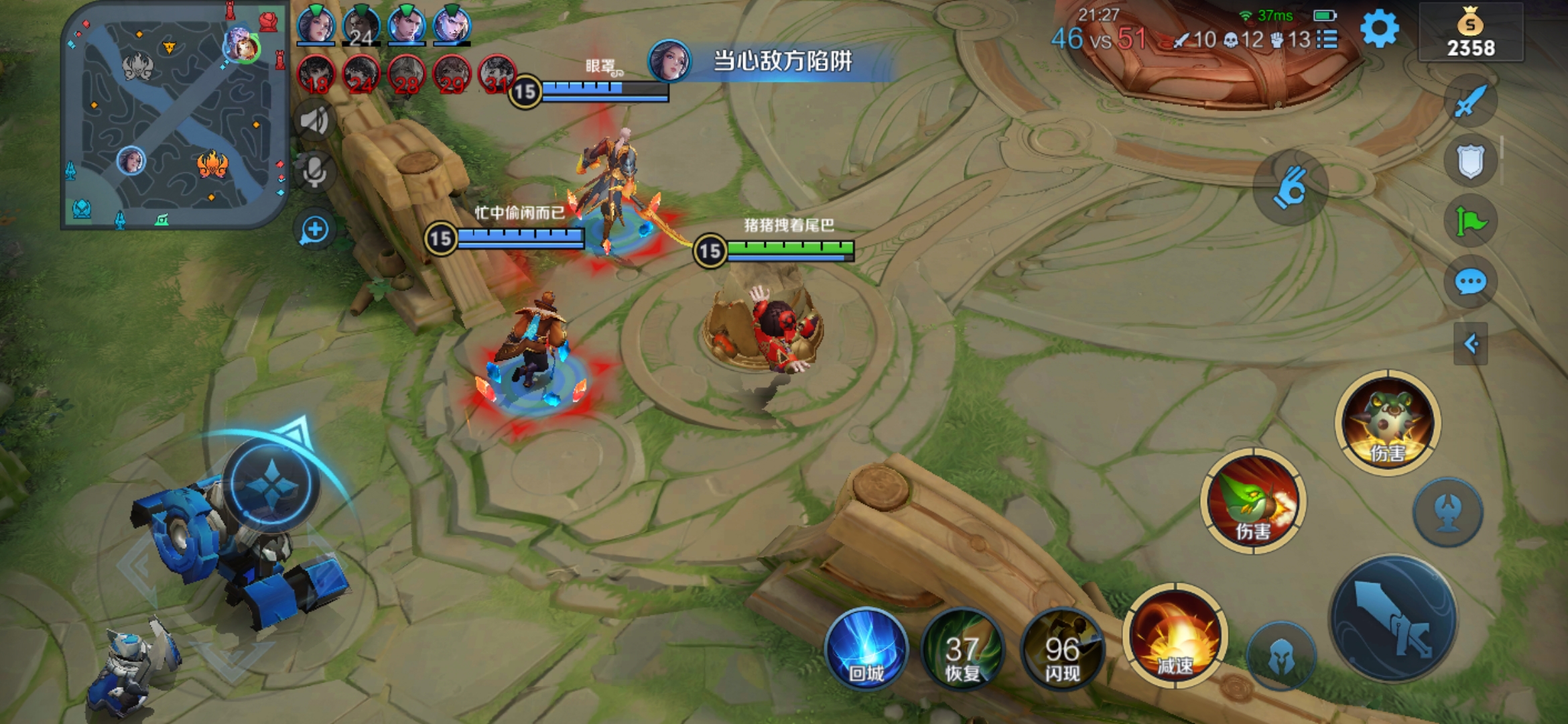Tap the sword basic attack button
This screenshot has height=724, width=1568.
pos(1394,618)
